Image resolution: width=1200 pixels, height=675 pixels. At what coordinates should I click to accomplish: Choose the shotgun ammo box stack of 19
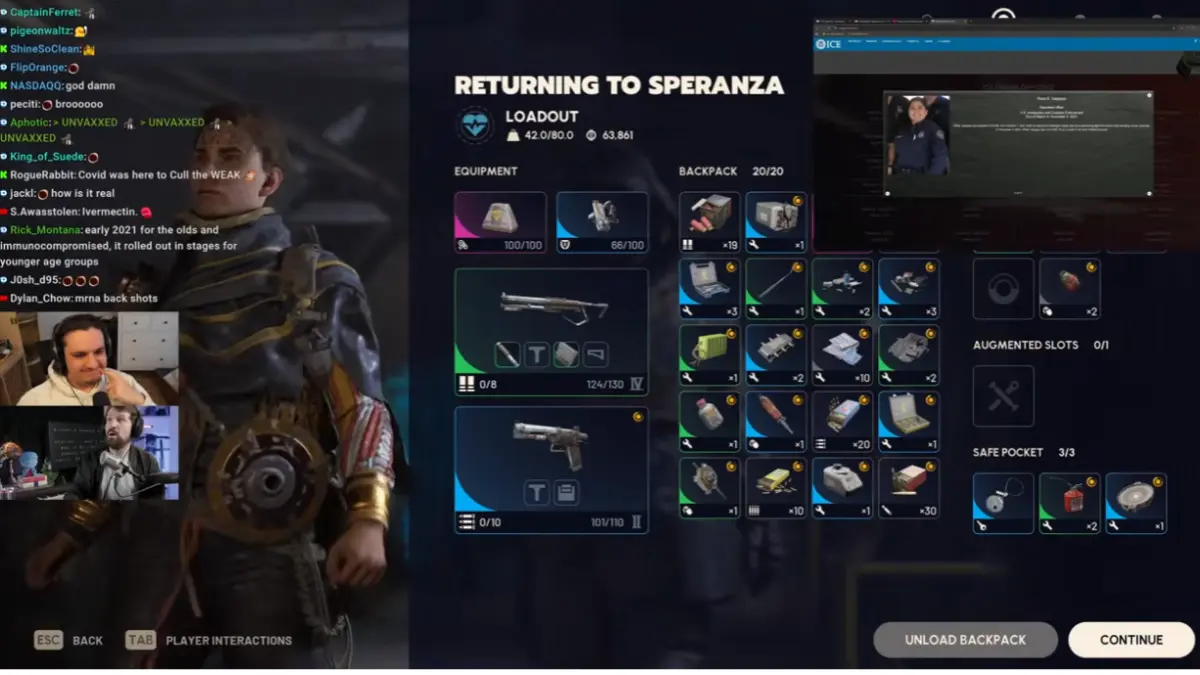click(710, 222)
